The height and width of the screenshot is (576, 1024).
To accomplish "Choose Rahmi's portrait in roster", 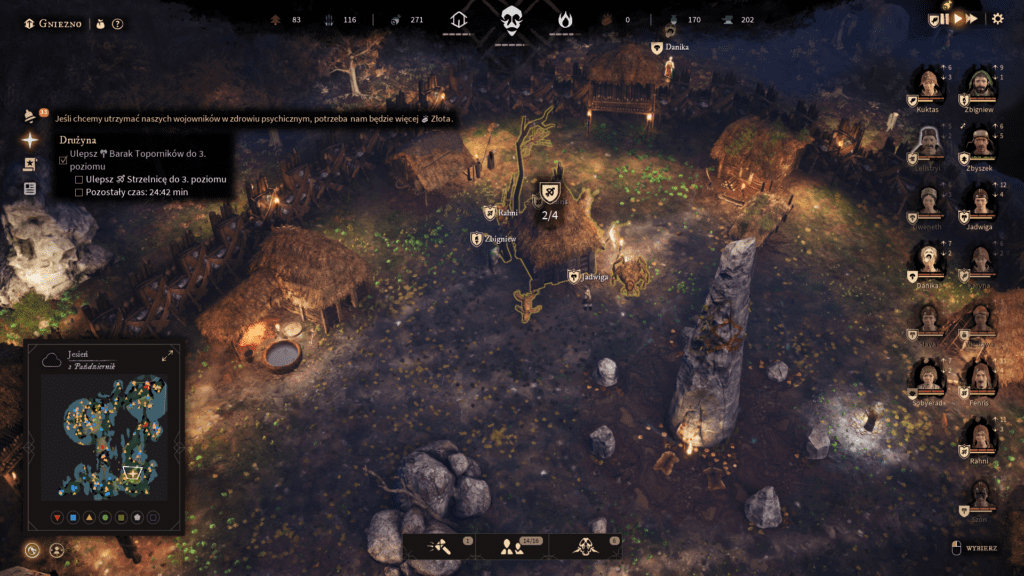I will click(x=980, y=437).
